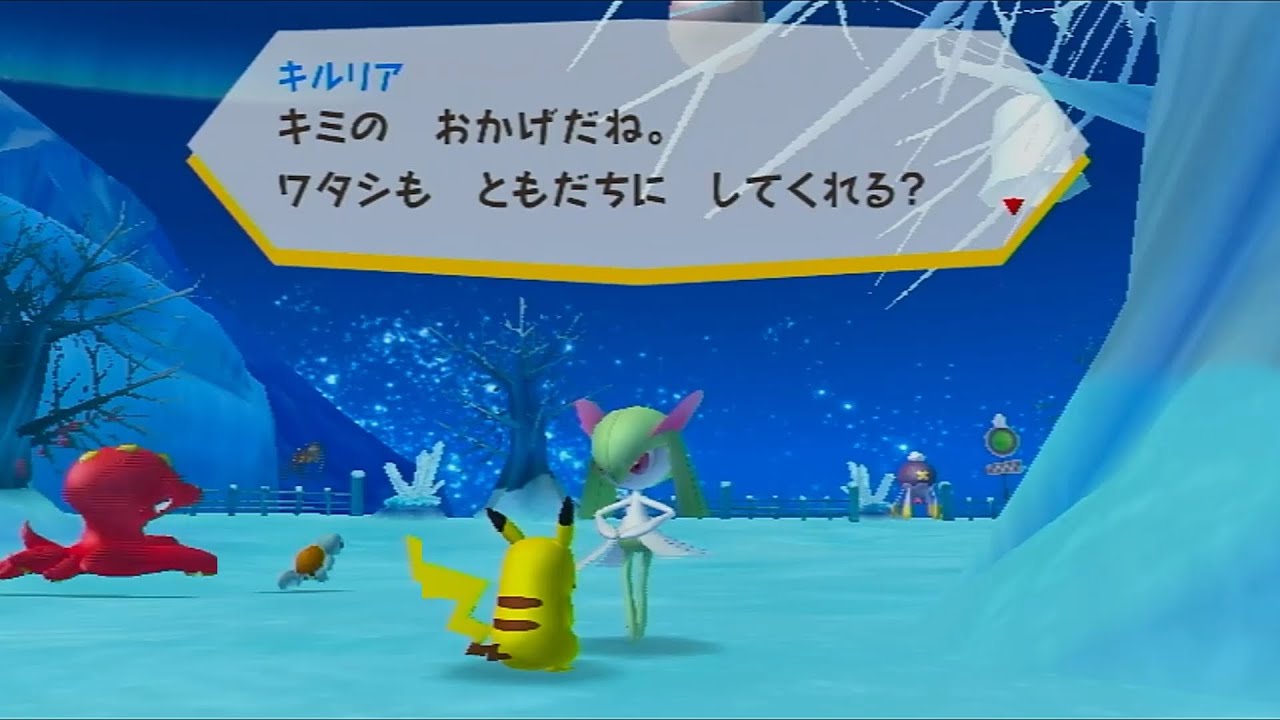The width and height of the screenshot is (1280, 720).
Task: Click the green traffic-signal sign near Drifblim
Action: click(x=1000, y=440)
